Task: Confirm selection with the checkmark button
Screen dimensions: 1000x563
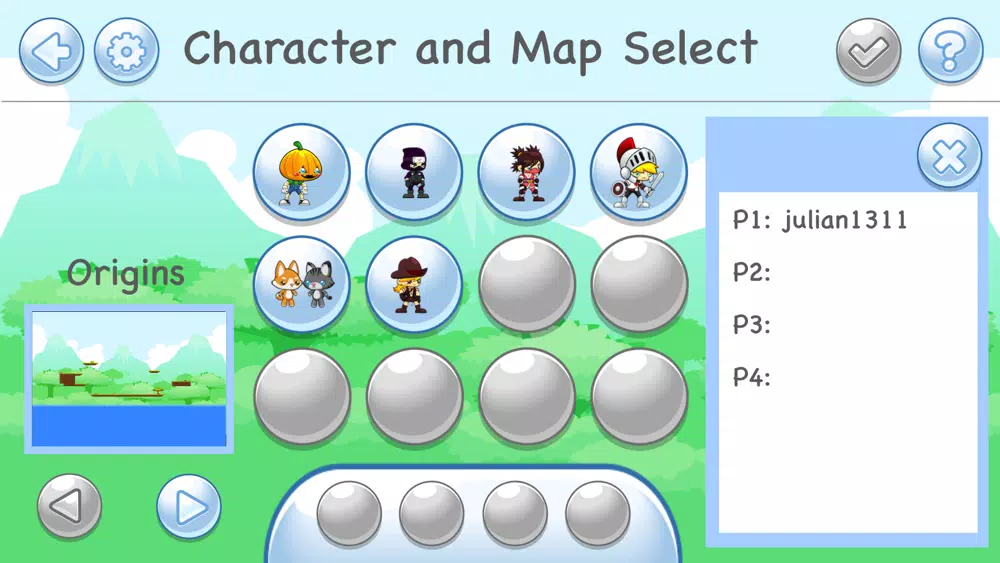Action: tap(869, 50)
